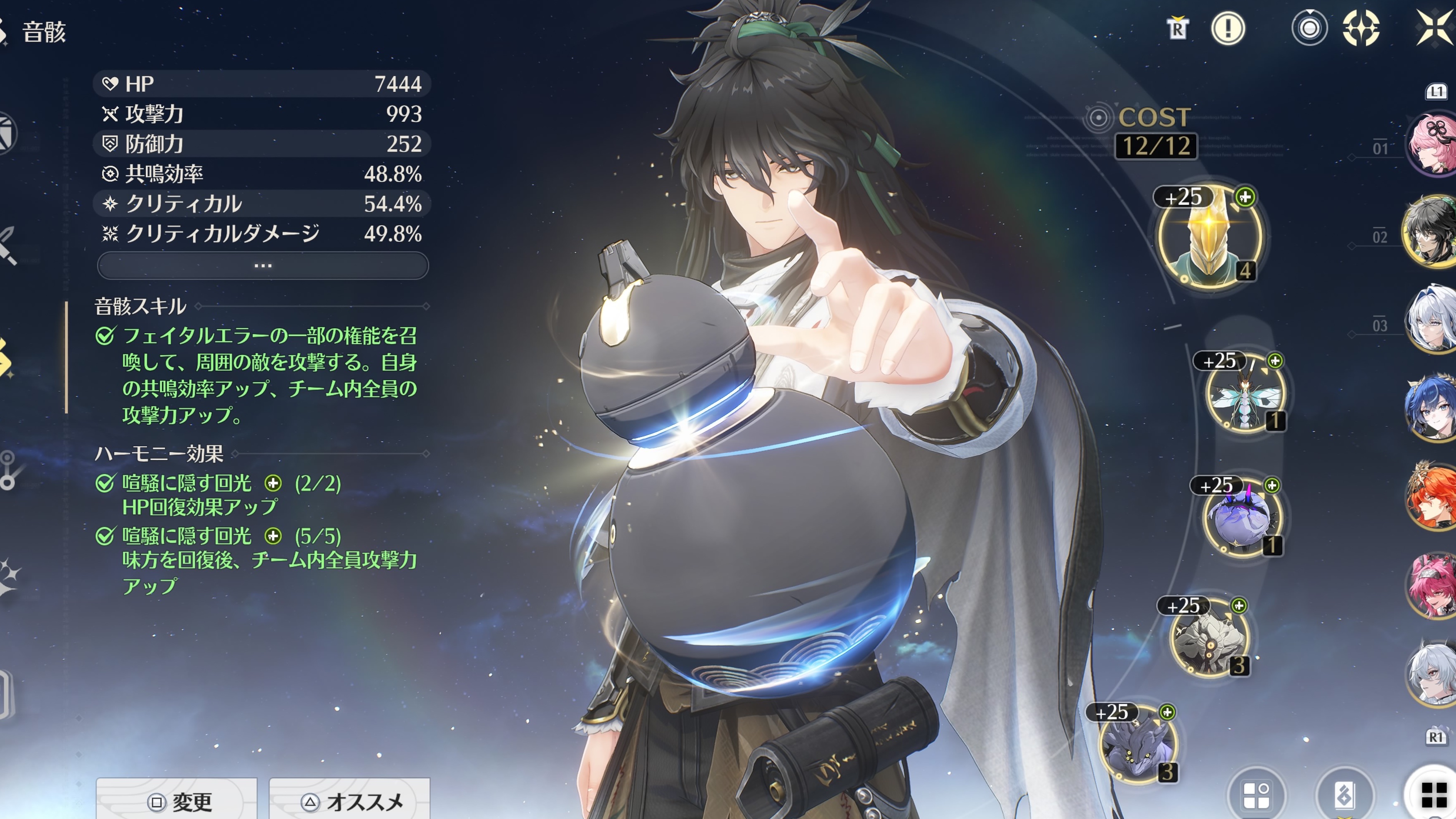Close the echo screen with the X
Image resolution: width=1456 pixels, height=819 pixels.
click(1436, 28)
